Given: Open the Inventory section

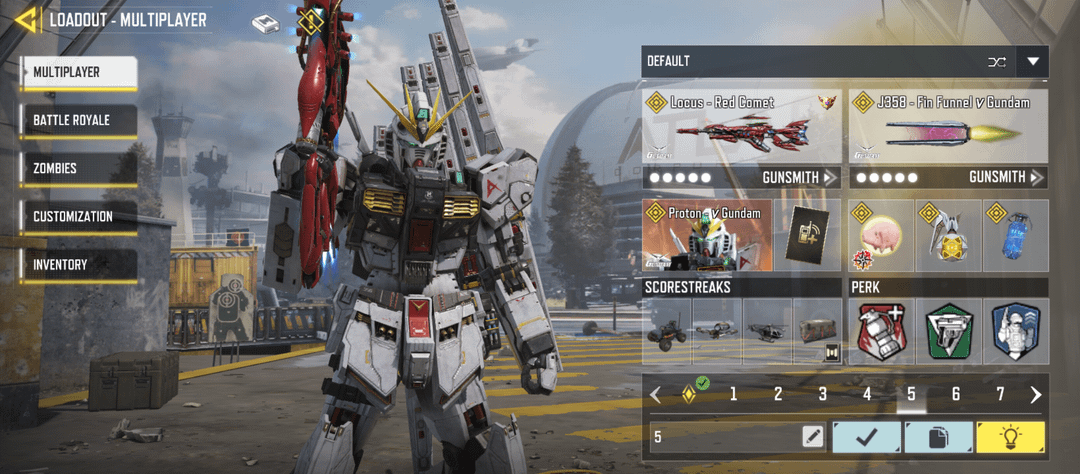Looking at the screenshot, I should [x=78, y=265].
